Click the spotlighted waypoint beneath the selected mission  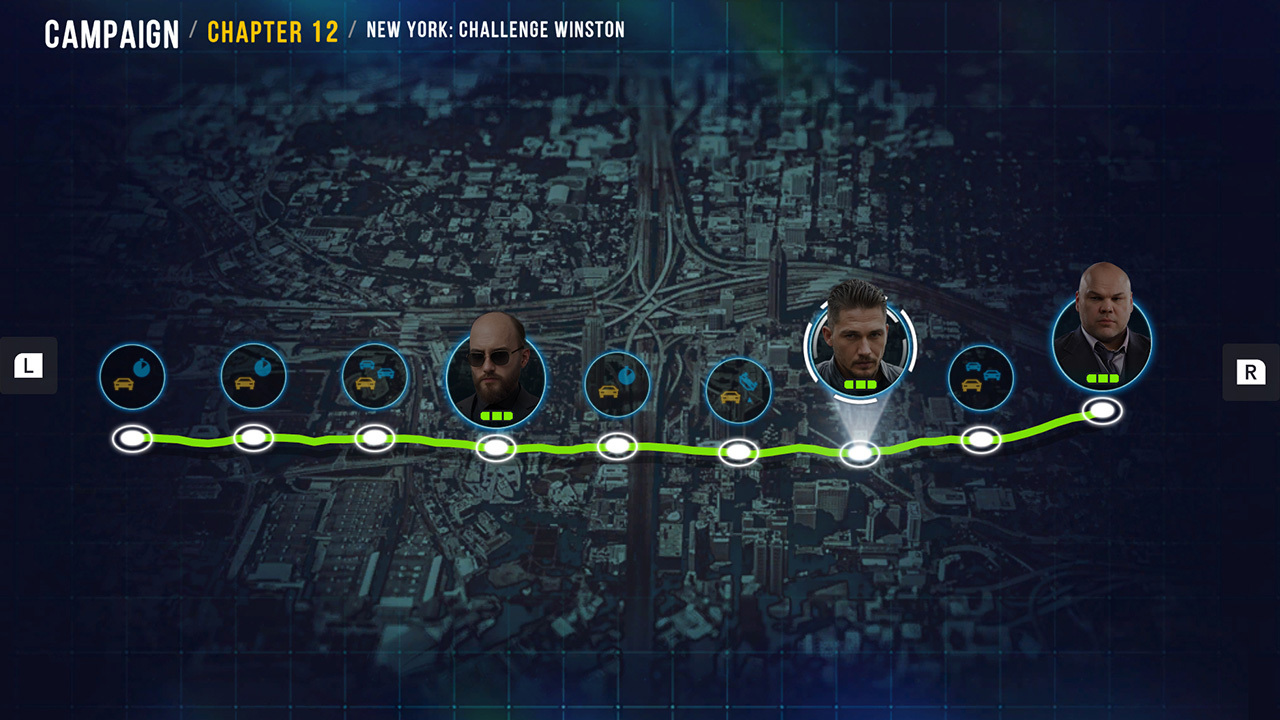(860, 455)
